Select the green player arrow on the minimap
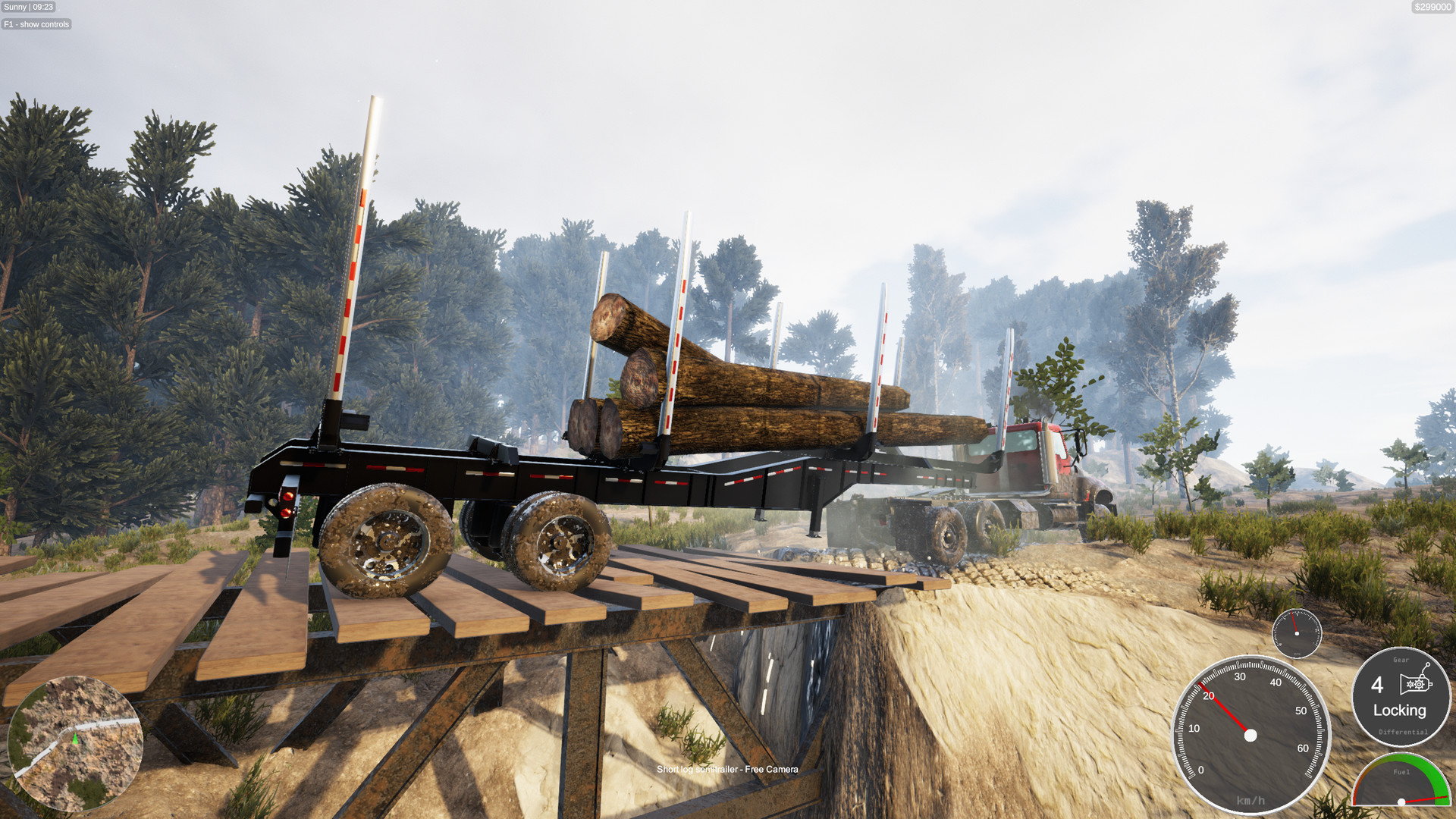Image resolution: width=1456 pixels, height=819 pixels. [x=74, y=739]
